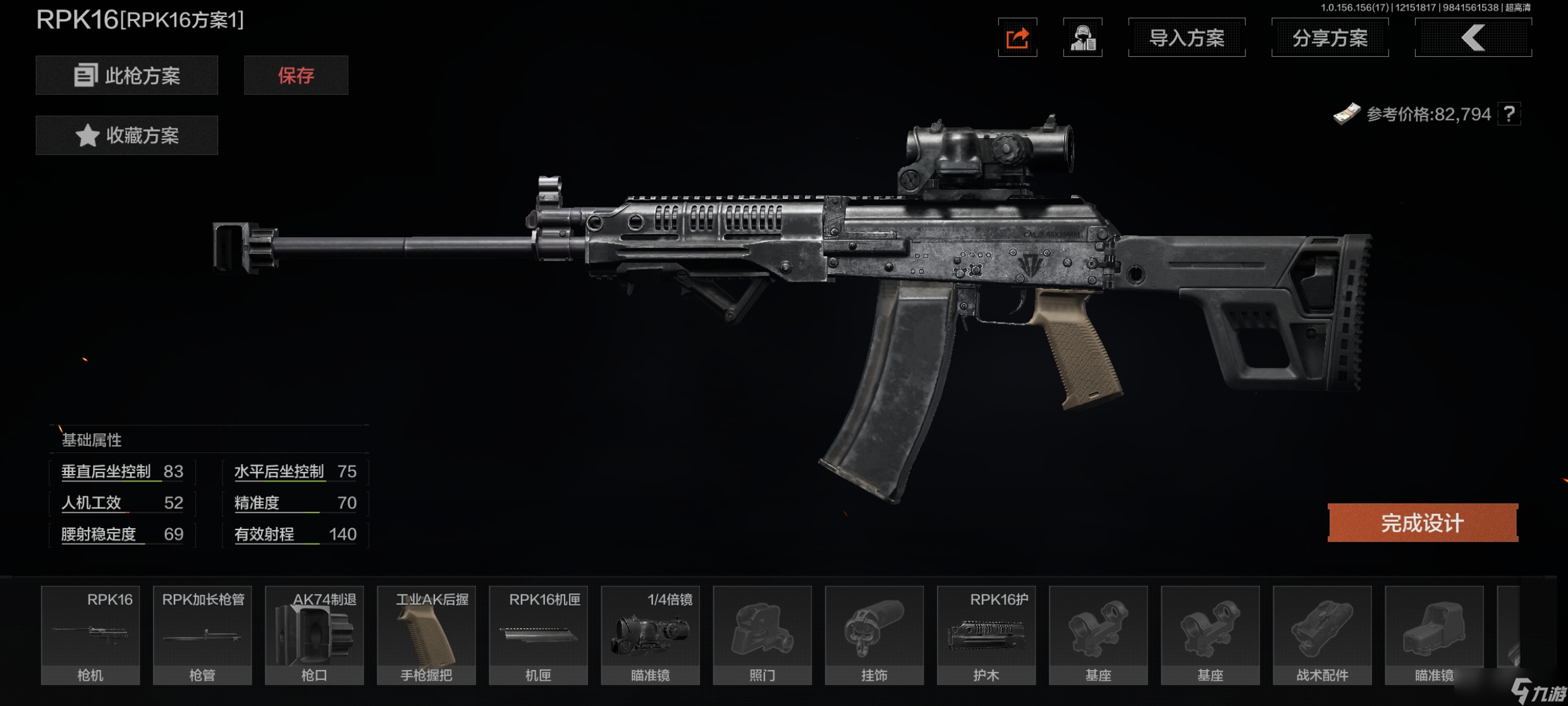Open the soldier profile icon

(1082, 38)
